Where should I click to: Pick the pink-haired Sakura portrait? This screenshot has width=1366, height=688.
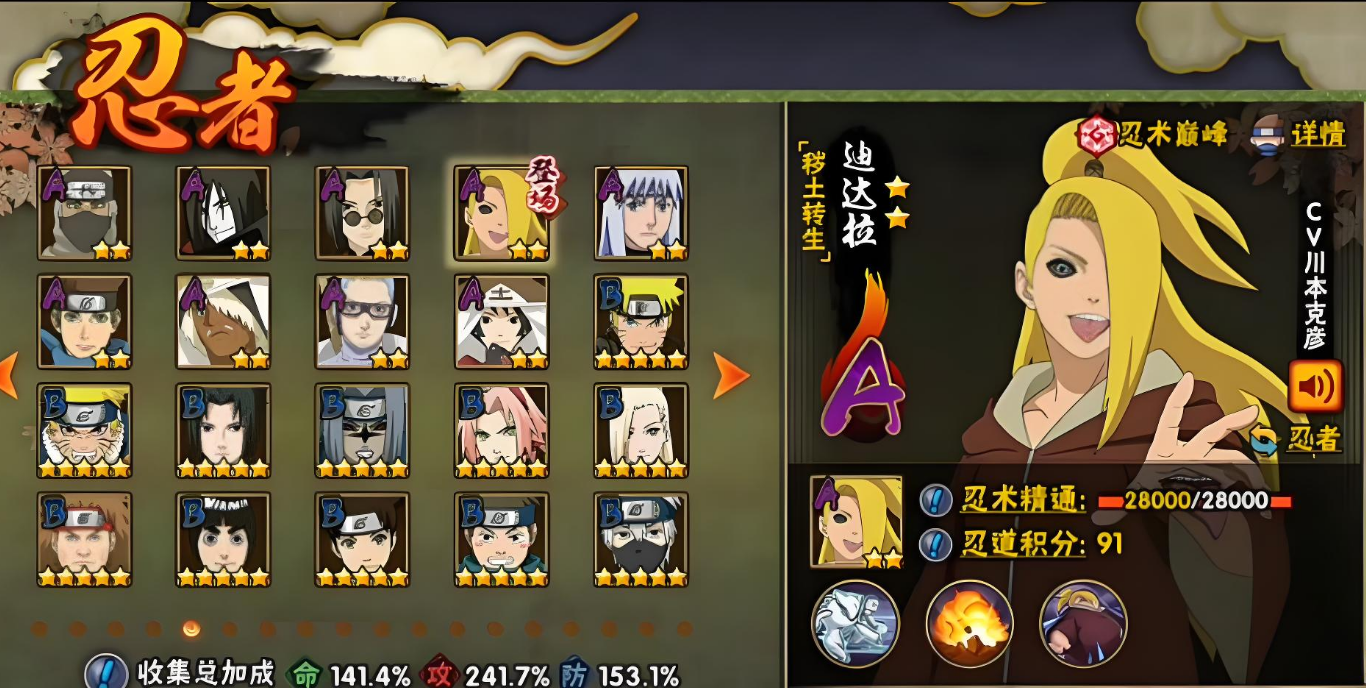[501, 431]
